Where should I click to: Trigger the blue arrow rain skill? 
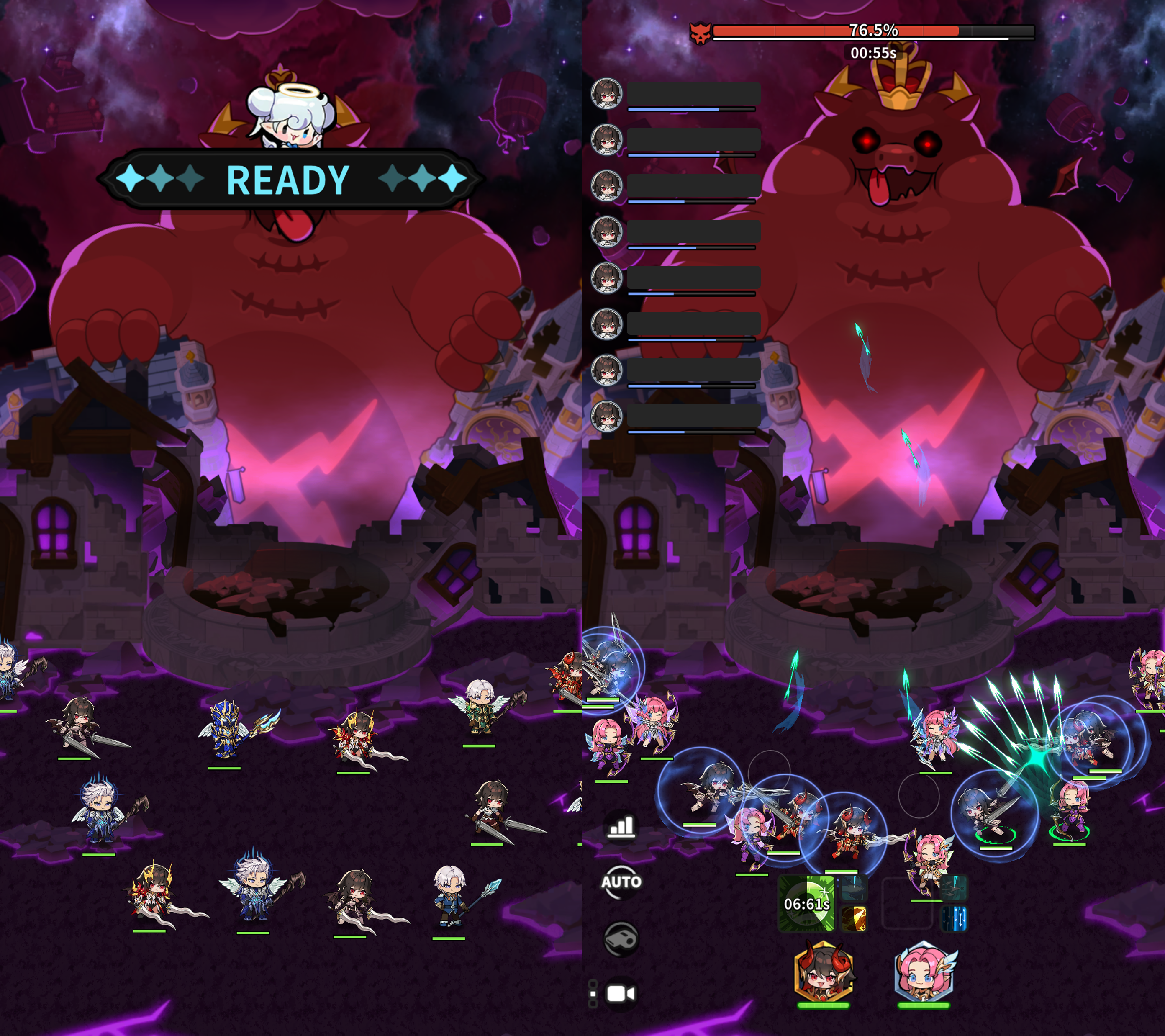(954, 918)
